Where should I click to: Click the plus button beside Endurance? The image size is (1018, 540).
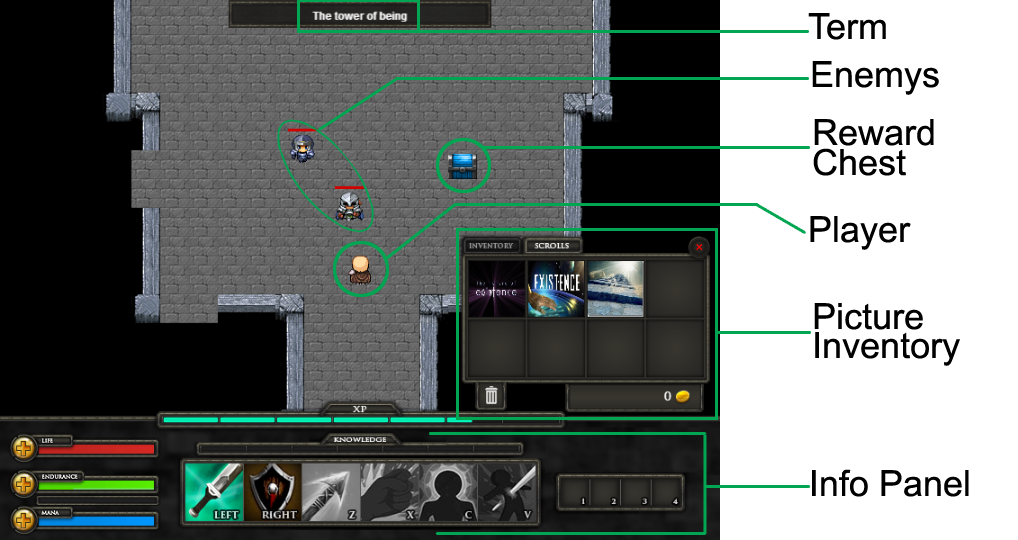coord(22,484)
